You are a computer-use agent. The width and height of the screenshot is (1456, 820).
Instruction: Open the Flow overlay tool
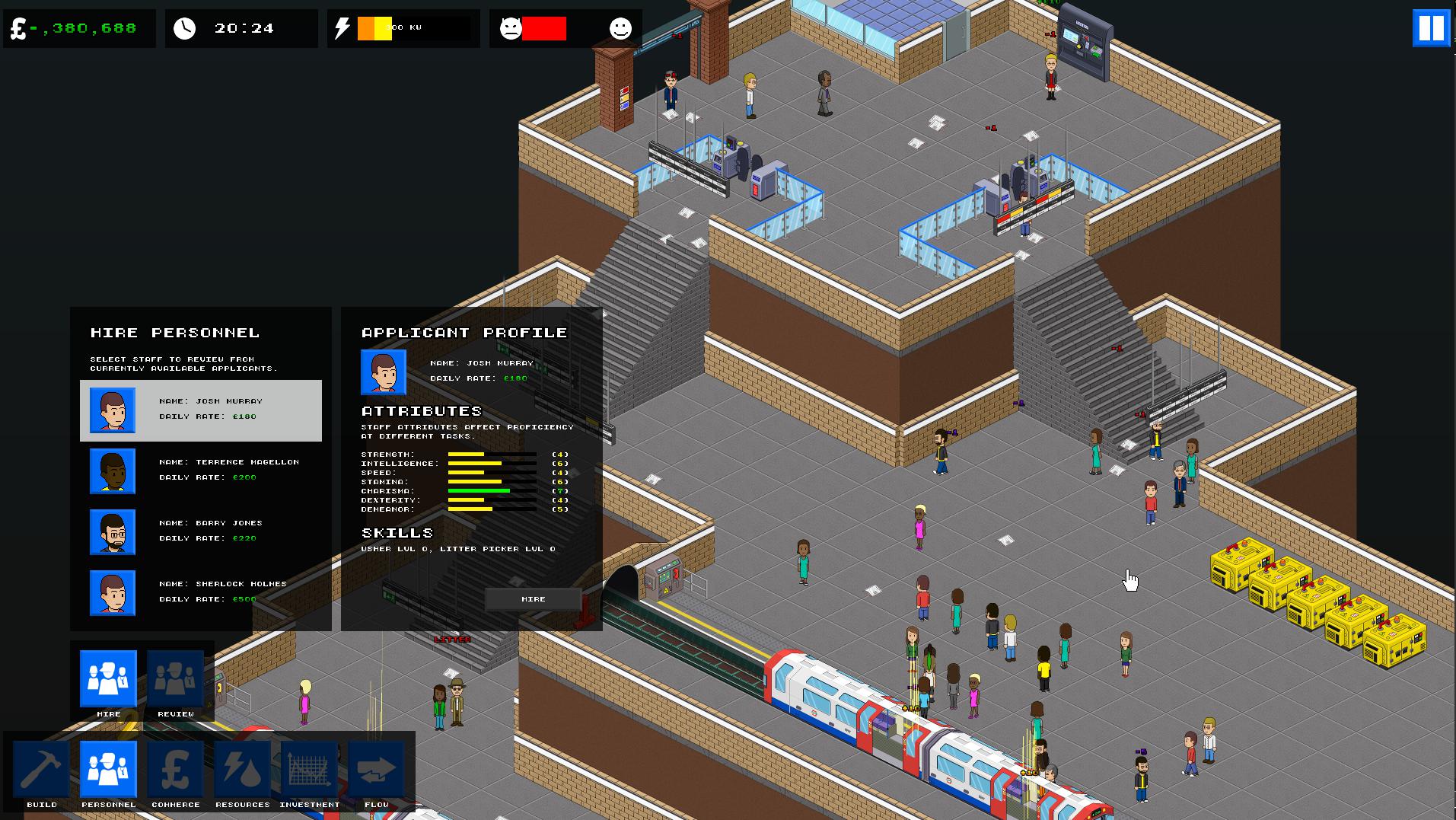point(376,771)
